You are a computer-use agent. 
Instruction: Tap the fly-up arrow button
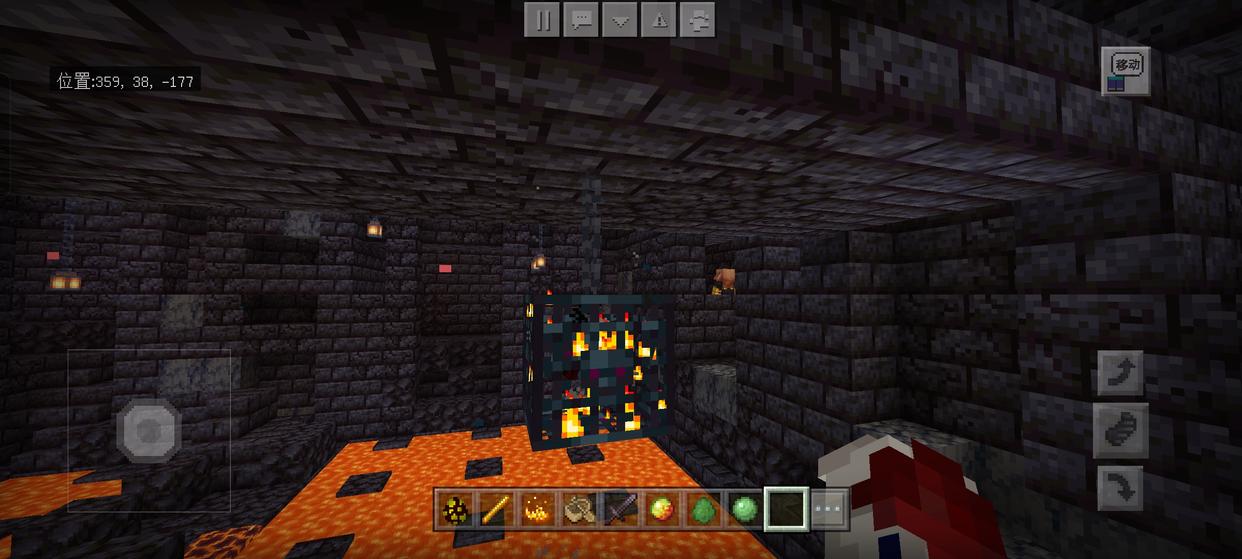pos(1122,373)
